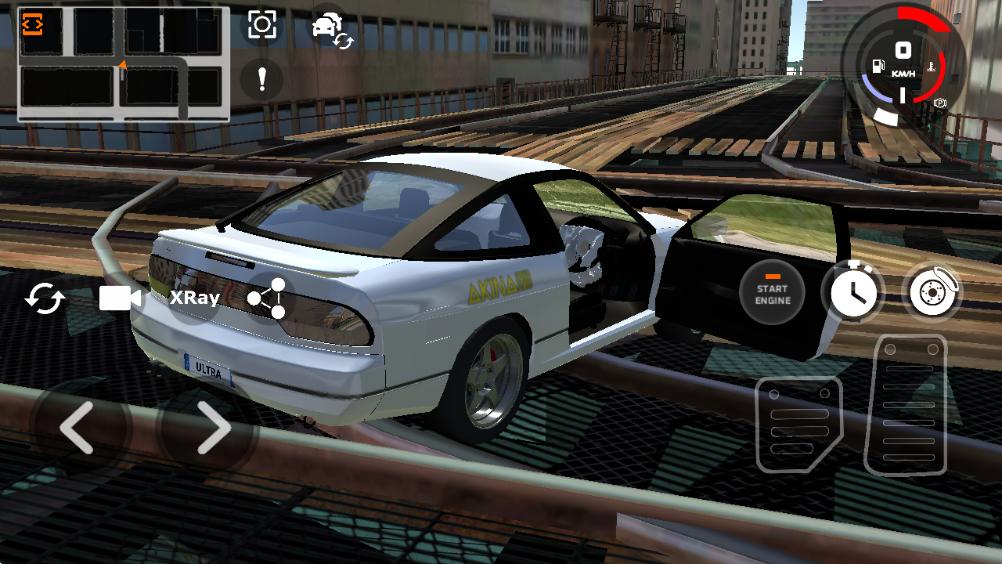Start the engine

[772, 294]
